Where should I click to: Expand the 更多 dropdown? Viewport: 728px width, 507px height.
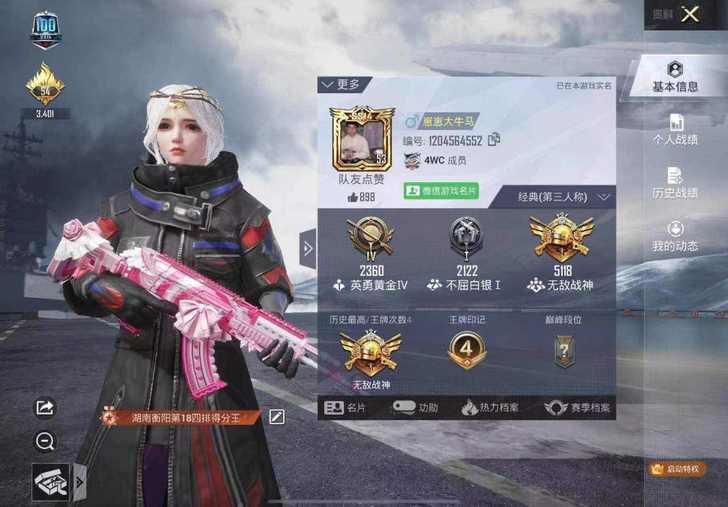pyautogui.click(x=342, y=85)
